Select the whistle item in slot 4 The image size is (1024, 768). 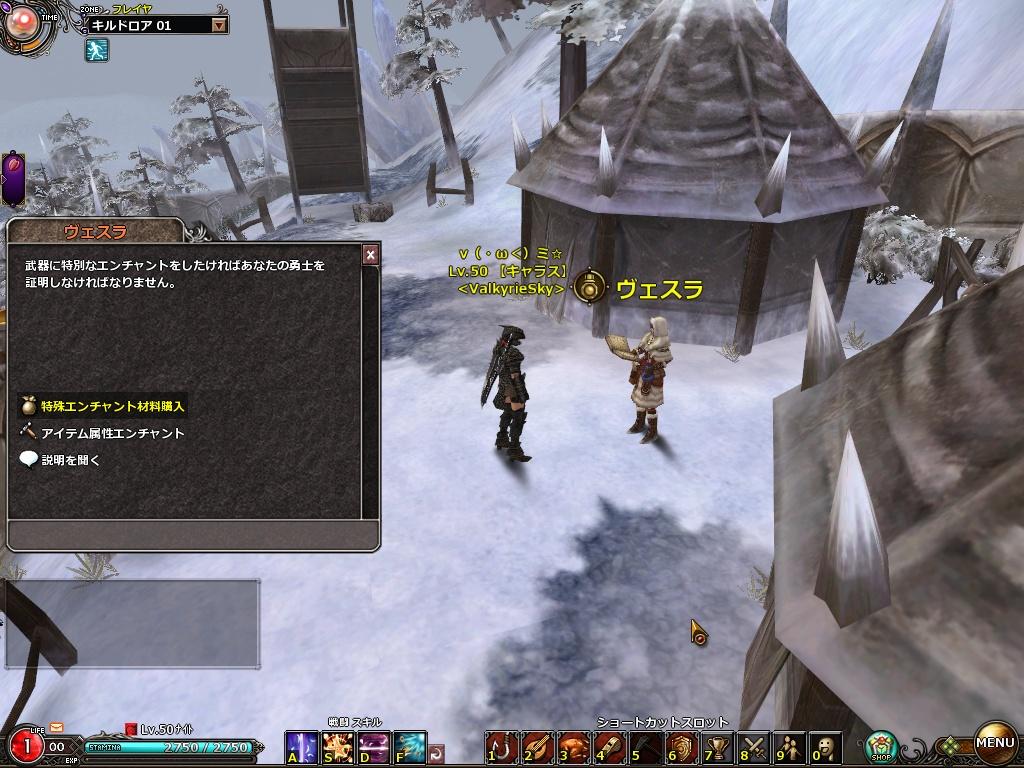[x=609, y=747]
